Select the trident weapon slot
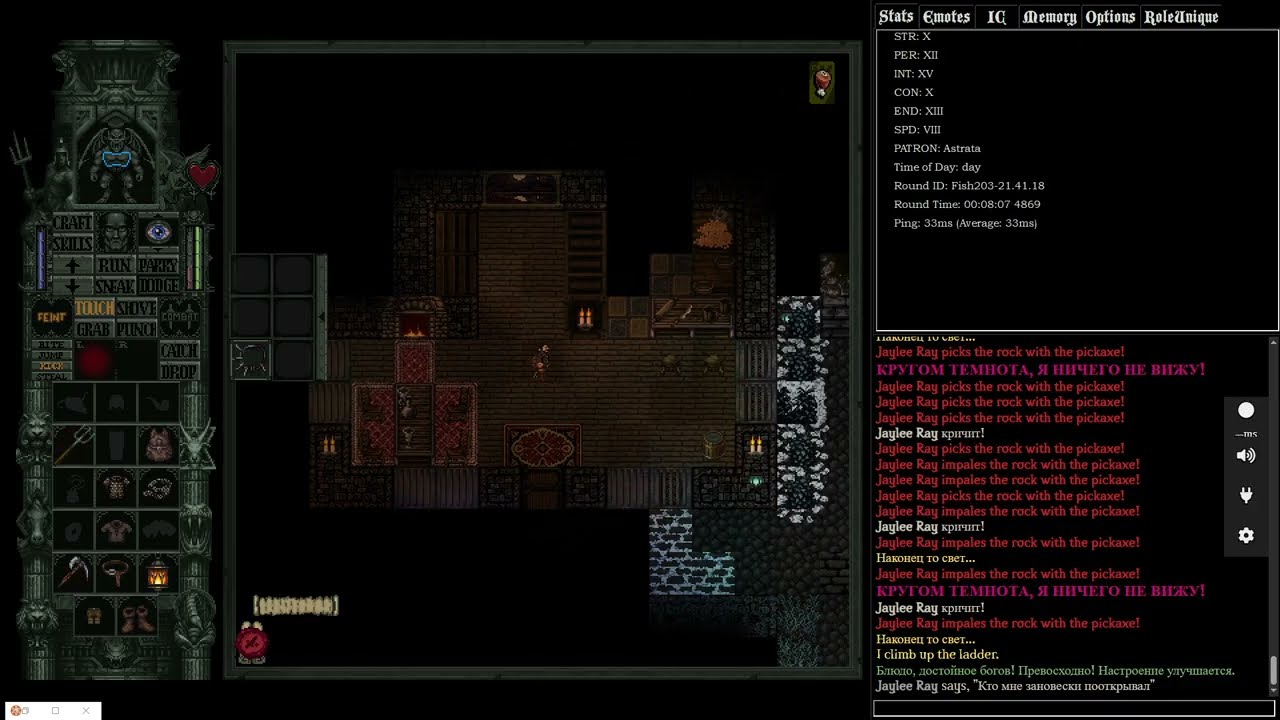Screen dimensions: 1280x720 click(73, 444)
